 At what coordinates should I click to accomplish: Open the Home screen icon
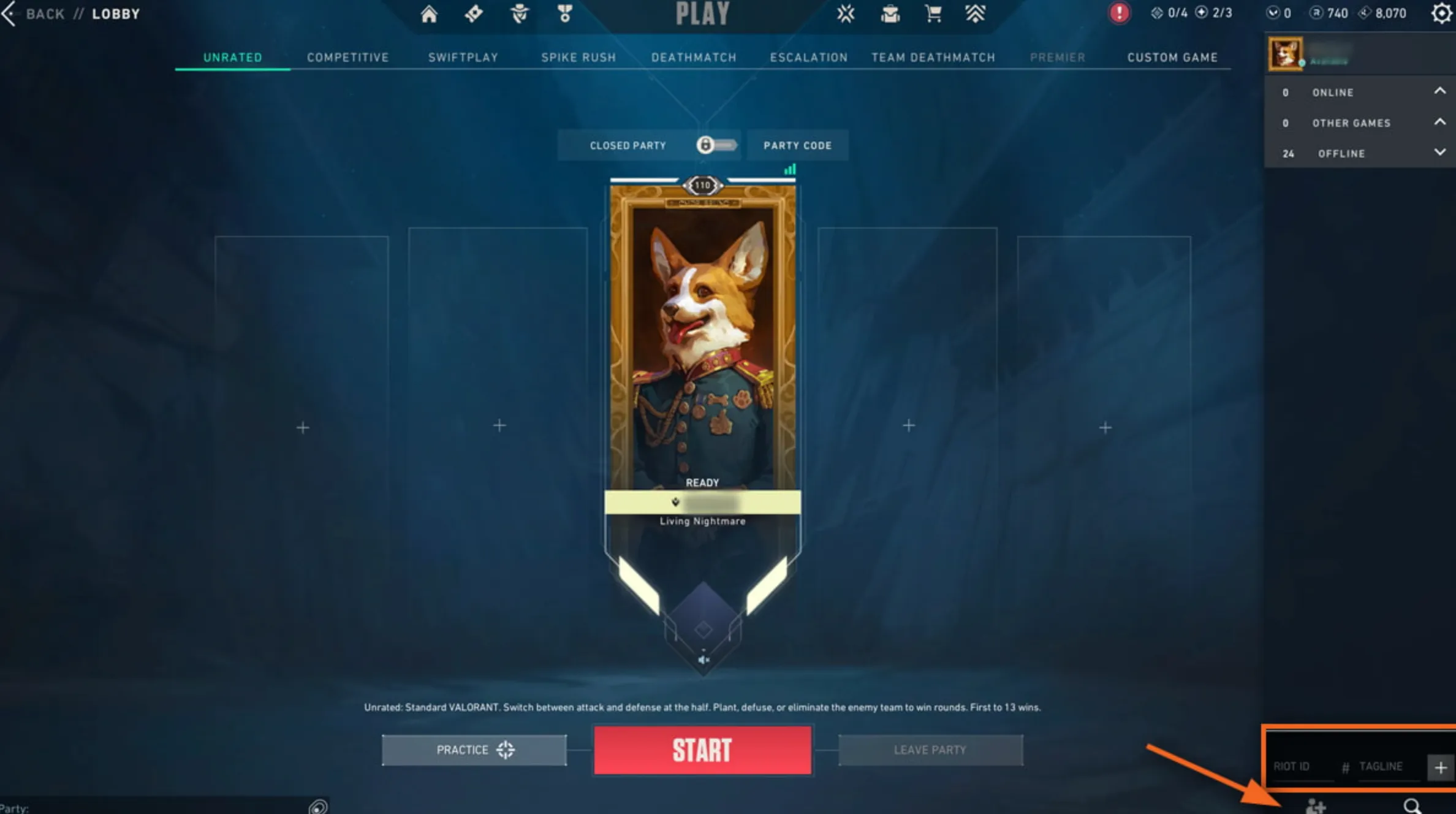429,13
